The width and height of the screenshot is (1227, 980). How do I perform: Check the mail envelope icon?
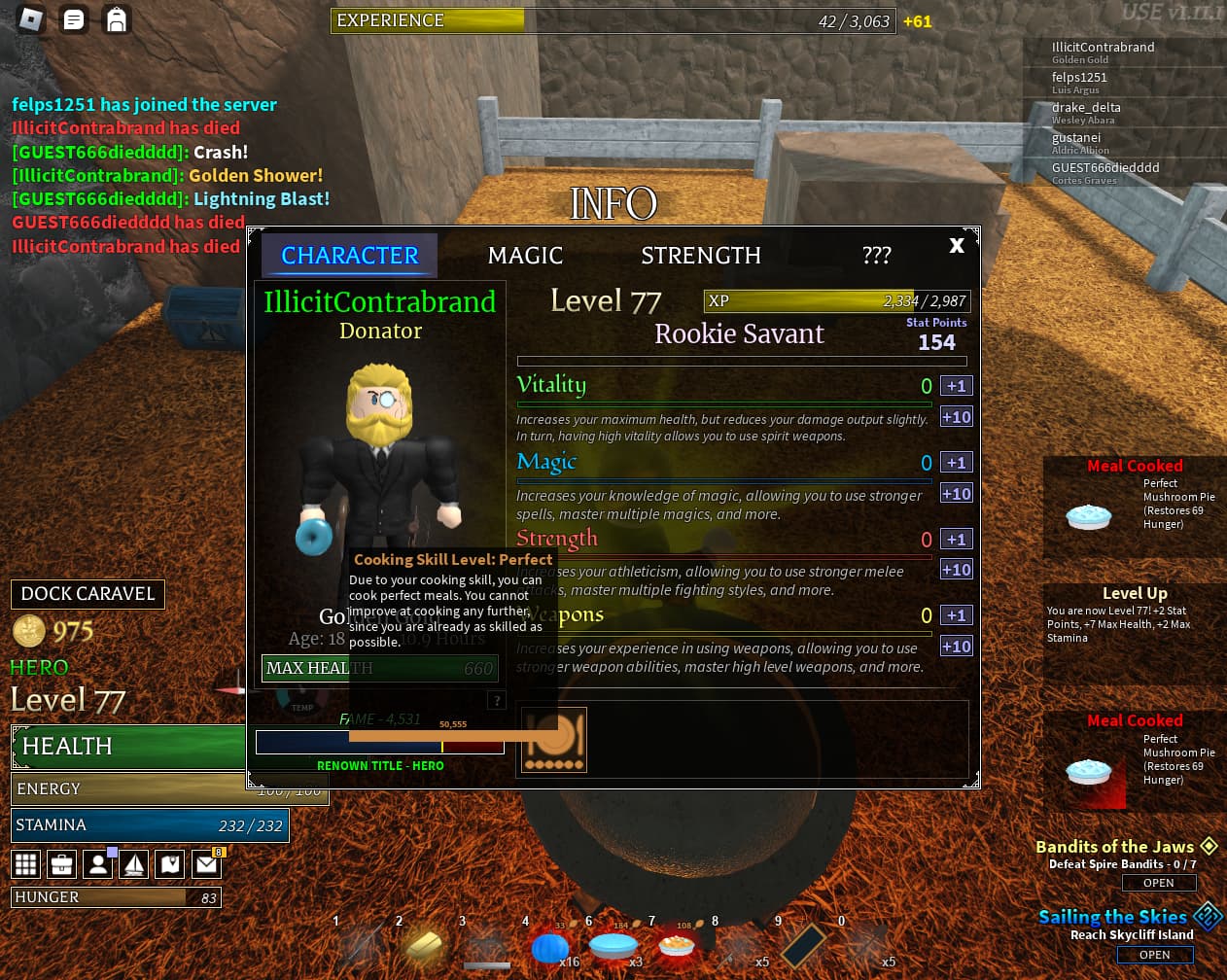pos(206,863)
